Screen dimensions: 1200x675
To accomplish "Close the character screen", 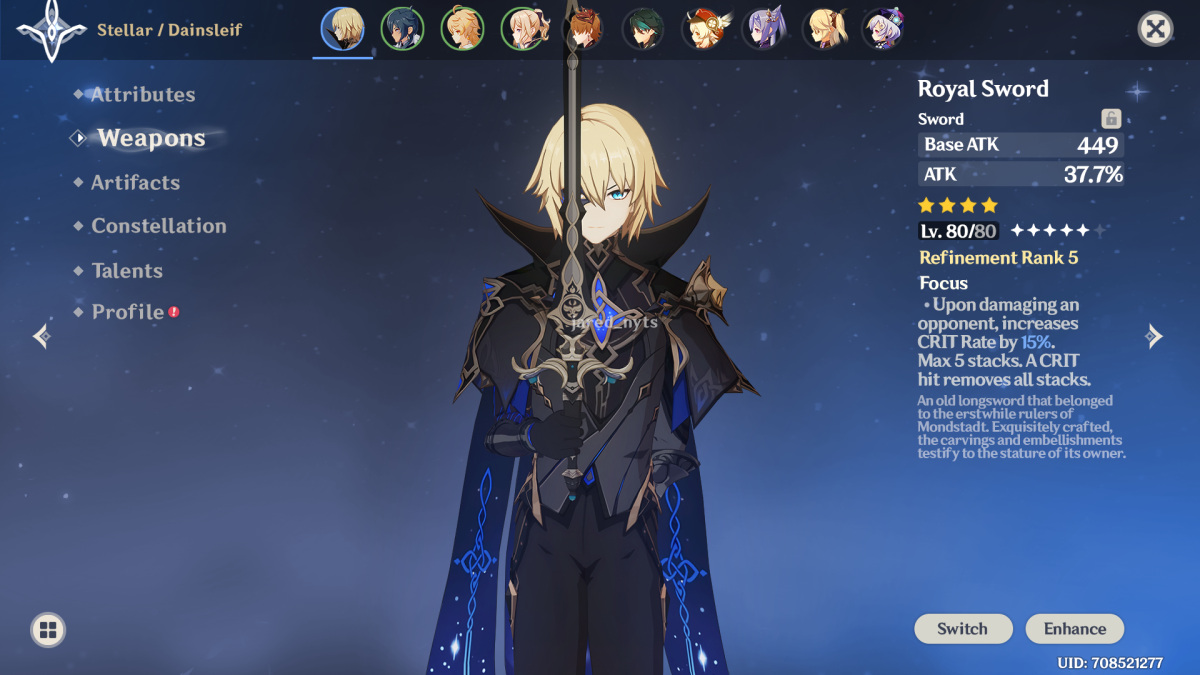I will coord(1155,29).
